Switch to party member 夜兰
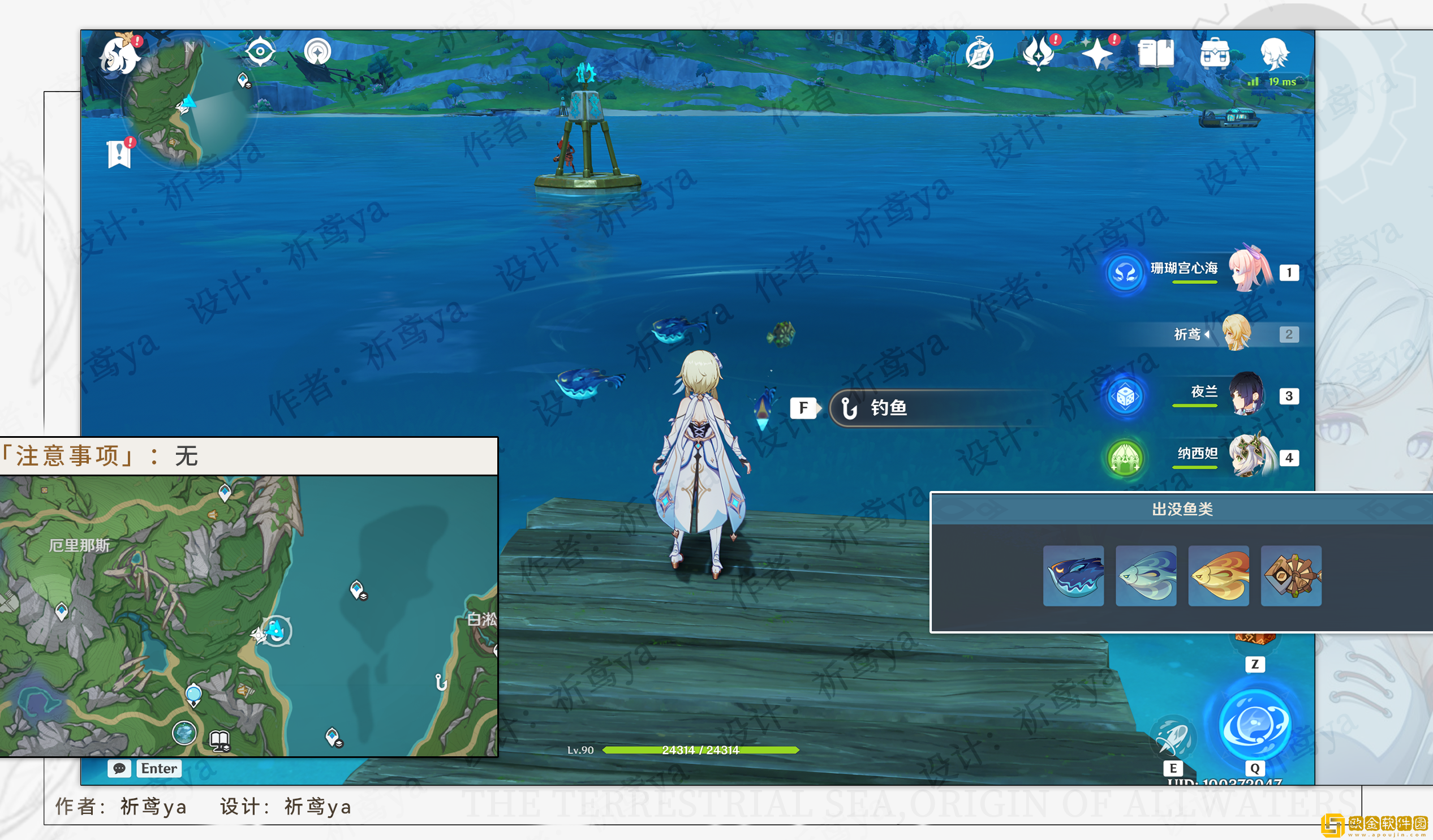 coord(1246,394)
